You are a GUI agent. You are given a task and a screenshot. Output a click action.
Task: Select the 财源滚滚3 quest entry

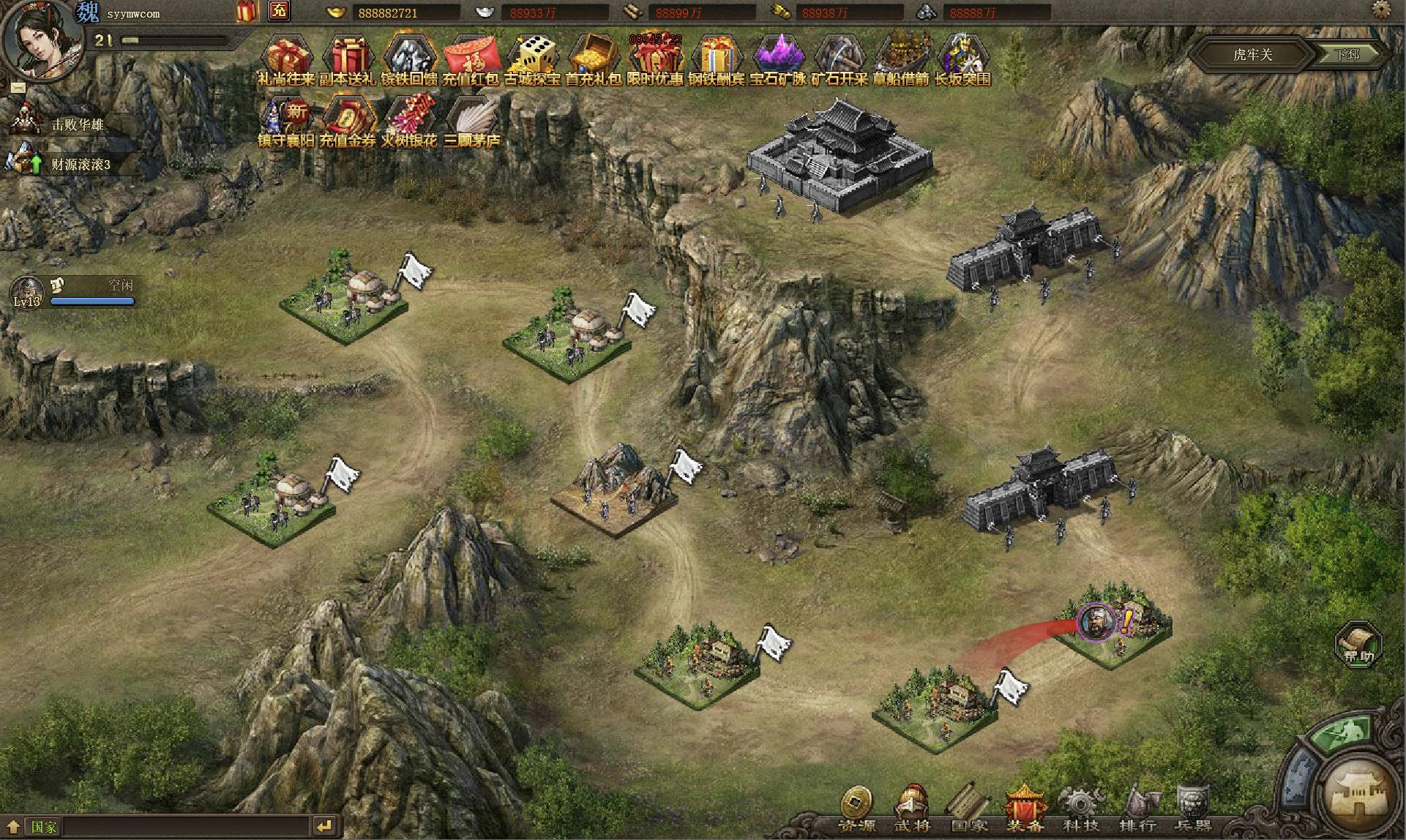73,164
